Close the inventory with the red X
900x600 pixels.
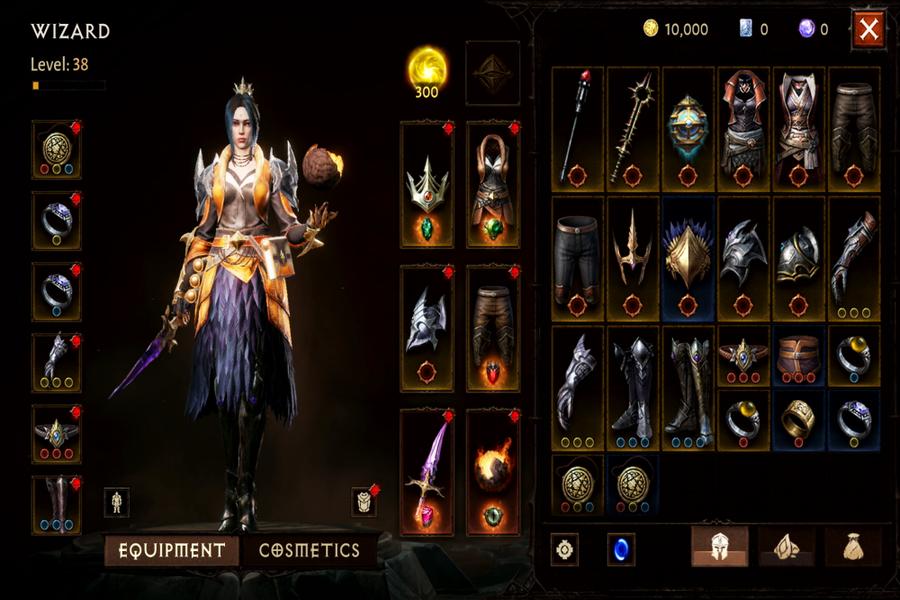pyautogui.click(x=868, y=31)
